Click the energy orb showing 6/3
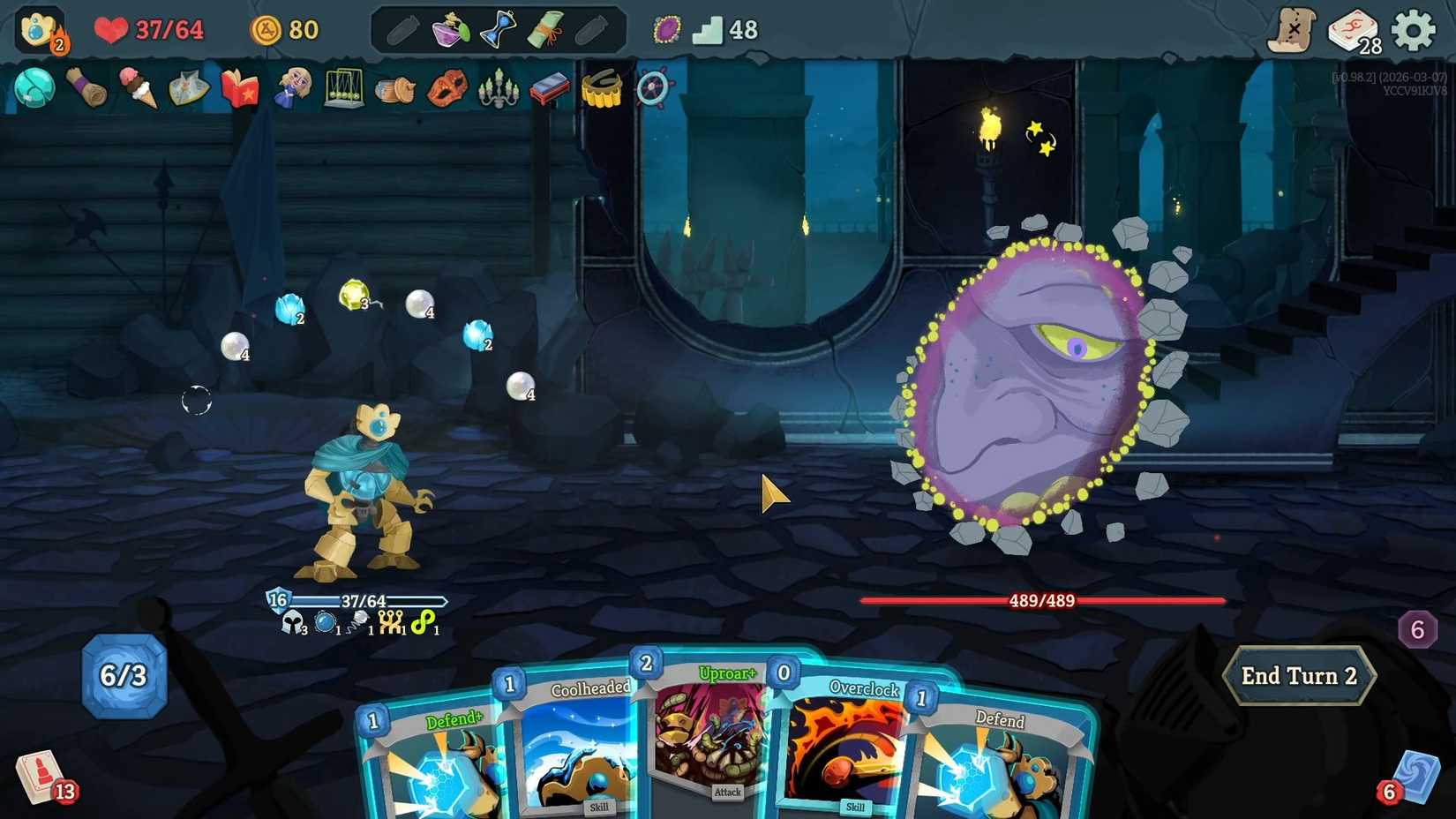This screenshot has width=1456, height=819. coord(124,677)
